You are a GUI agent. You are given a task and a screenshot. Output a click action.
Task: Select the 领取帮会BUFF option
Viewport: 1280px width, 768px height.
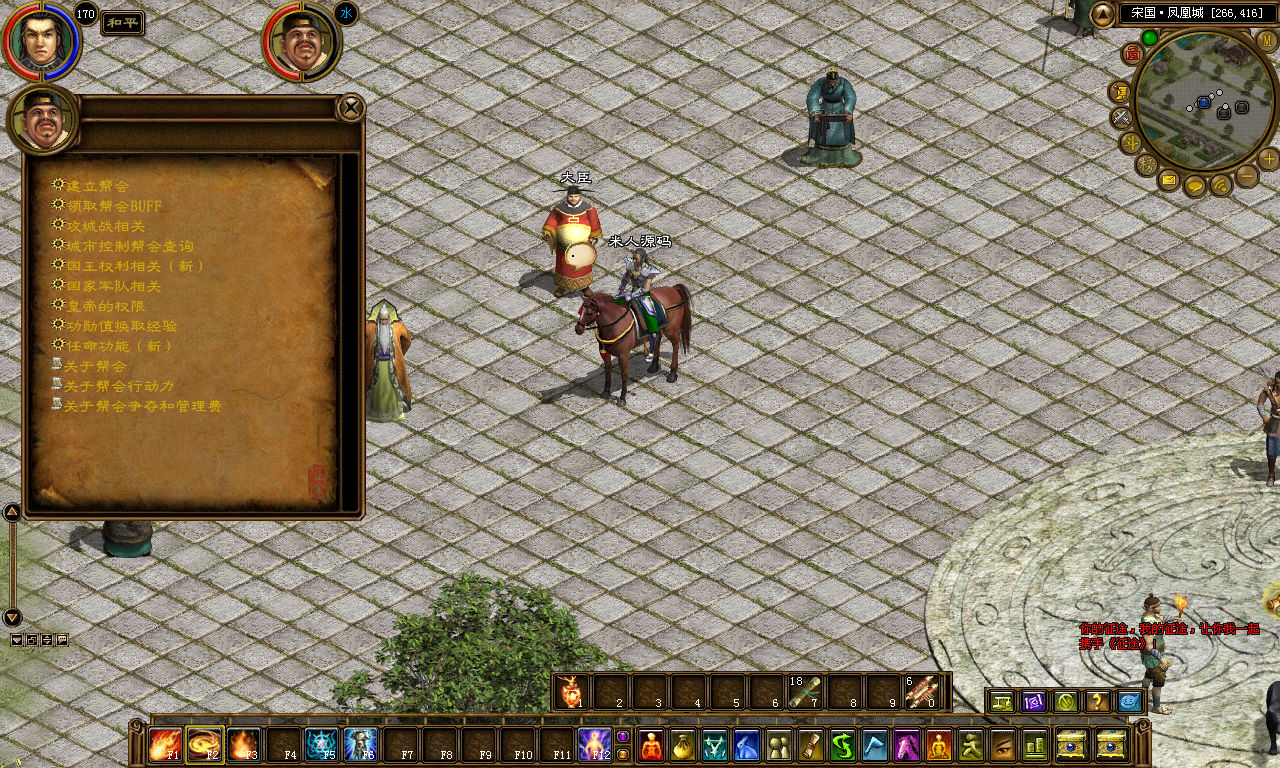point(114,206)
